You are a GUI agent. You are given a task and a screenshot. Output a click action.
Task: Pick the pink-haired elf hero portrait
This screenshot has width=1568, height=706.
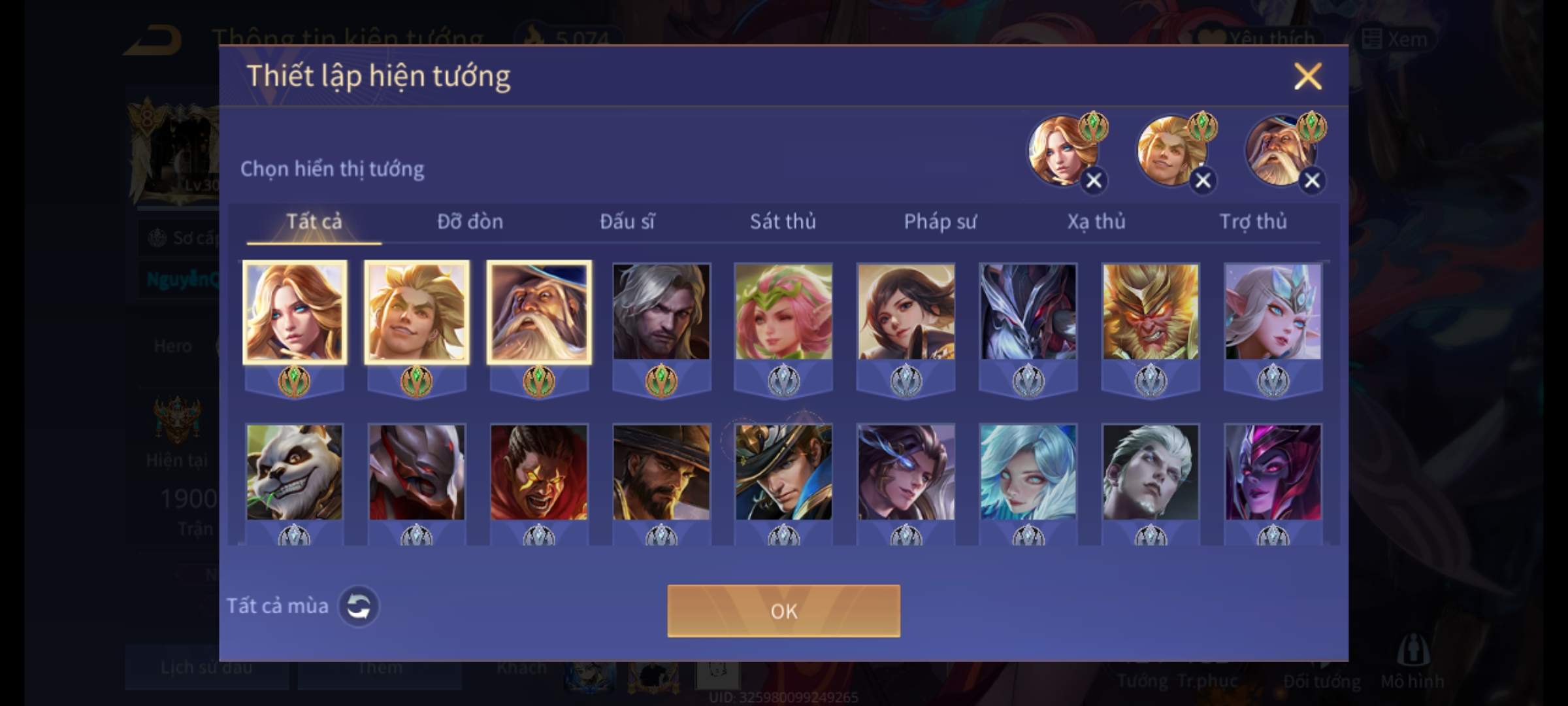pos(783,312)
